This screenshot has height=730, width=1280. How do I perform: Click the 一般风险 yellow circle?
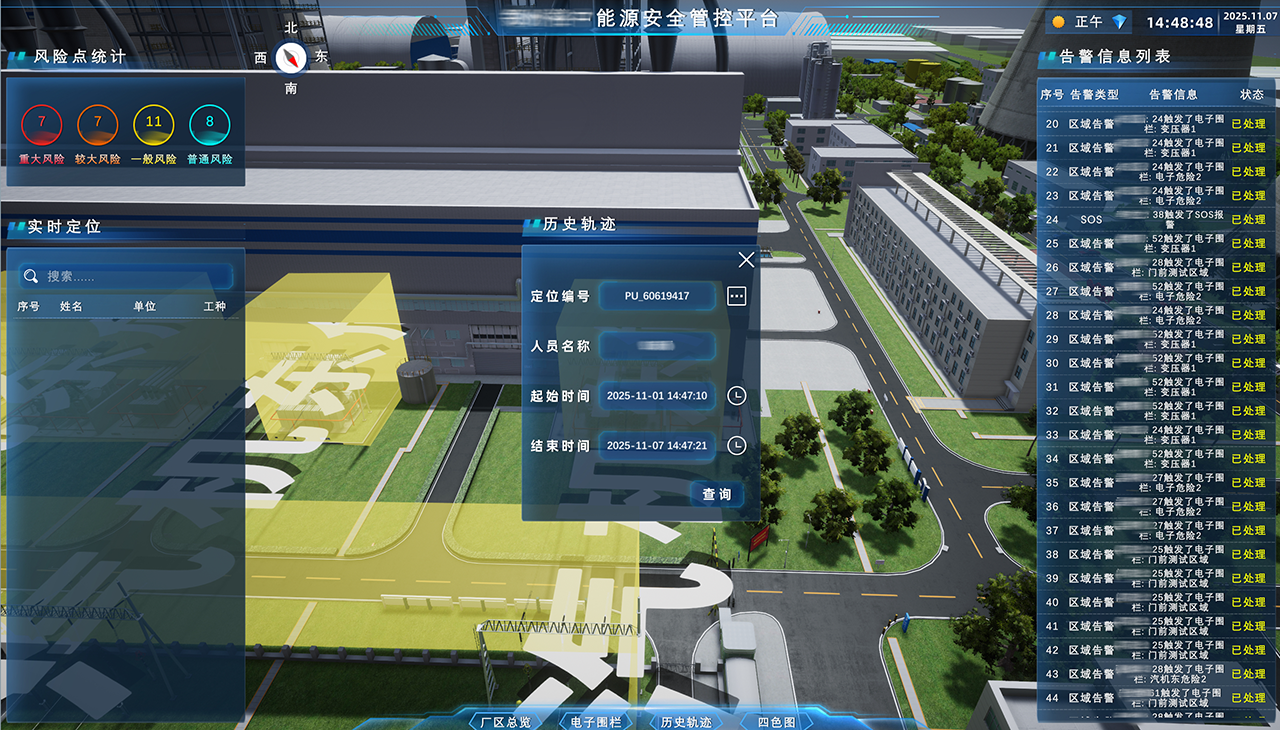tap(154, 125)
